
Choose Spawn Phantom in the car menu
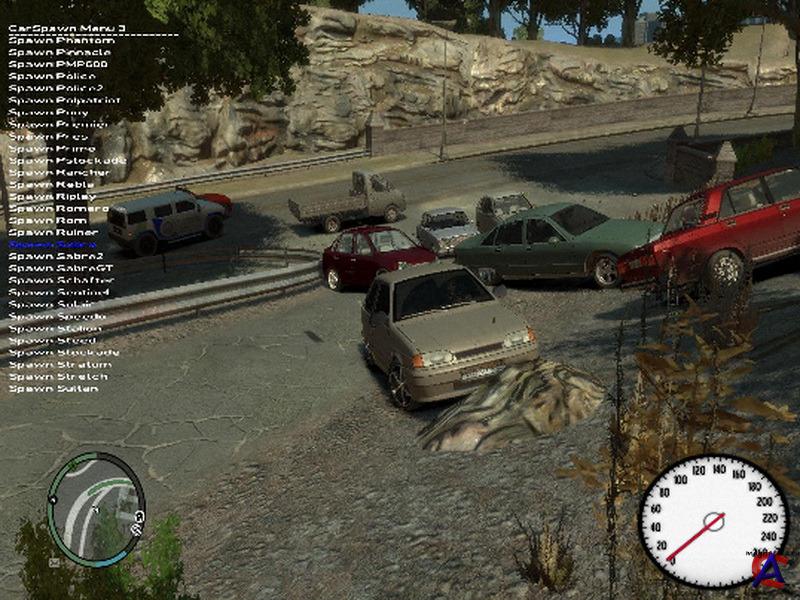click(x=62, y=40)
